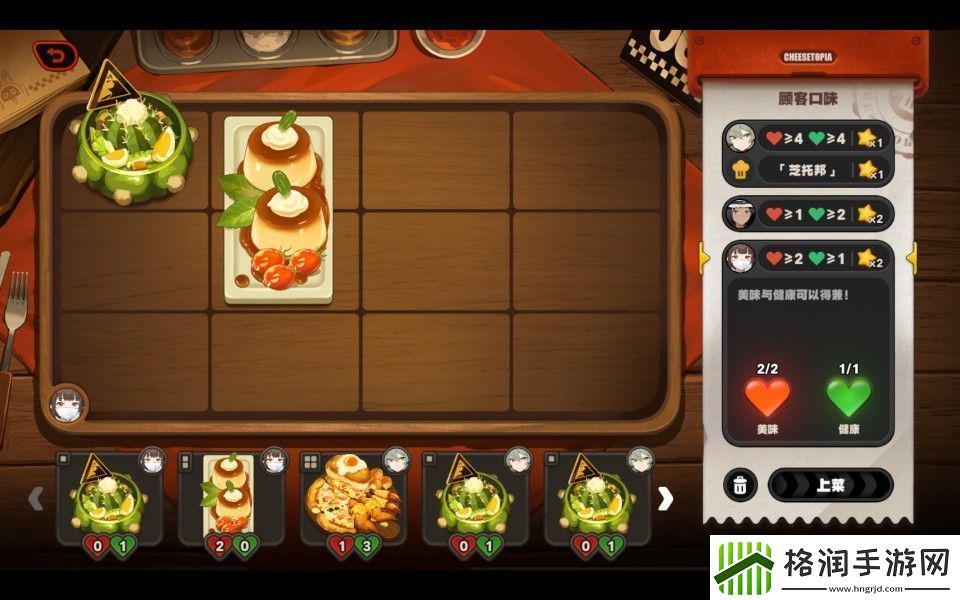Select the customer wanting ≥2 tasty ≥1 healthy
This screenshot has height=600, width=960.
click(807, 258)
